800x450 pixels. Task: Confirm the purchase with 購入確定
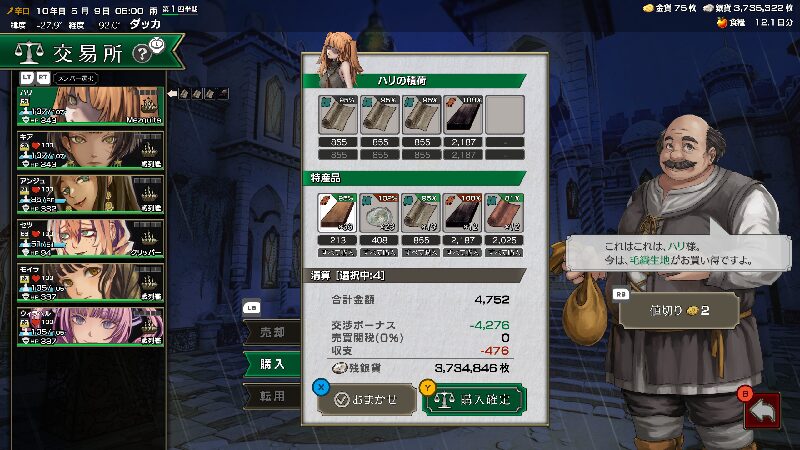pyautogui.click(x=473, y=399)
